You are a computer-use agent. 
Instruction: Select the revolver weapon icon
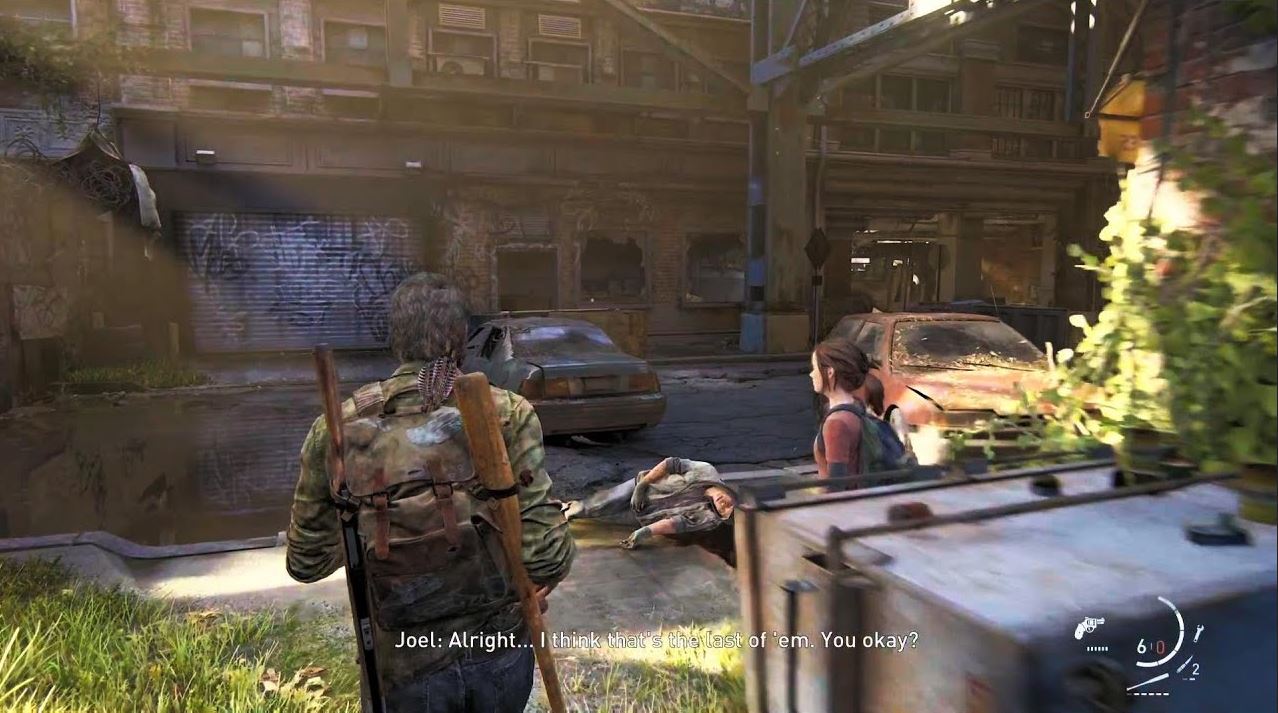[x=1089, y=627]
